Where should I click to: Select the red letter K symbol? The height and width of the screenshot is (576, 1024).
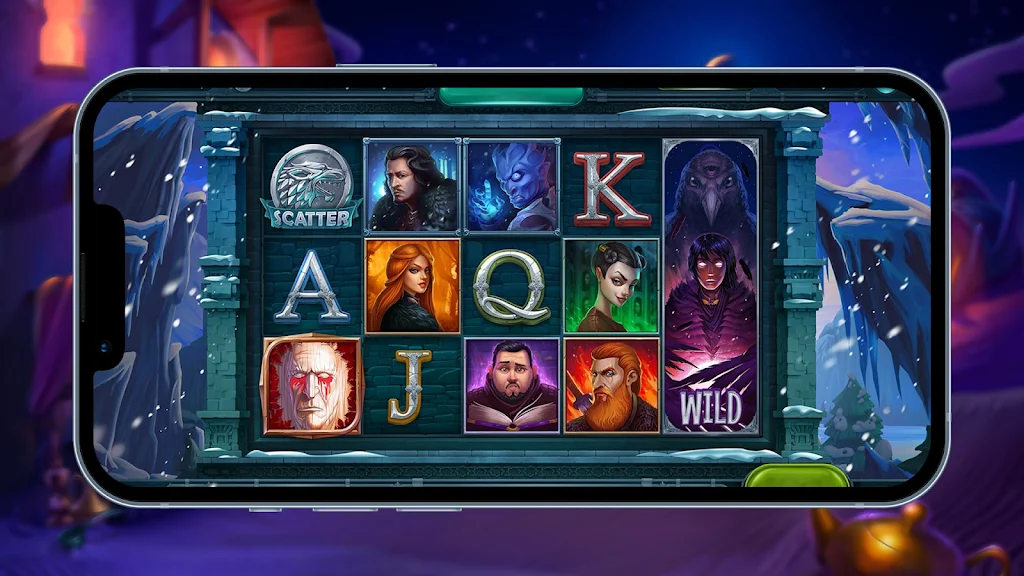pyautogui.click(x=611, y=186)
